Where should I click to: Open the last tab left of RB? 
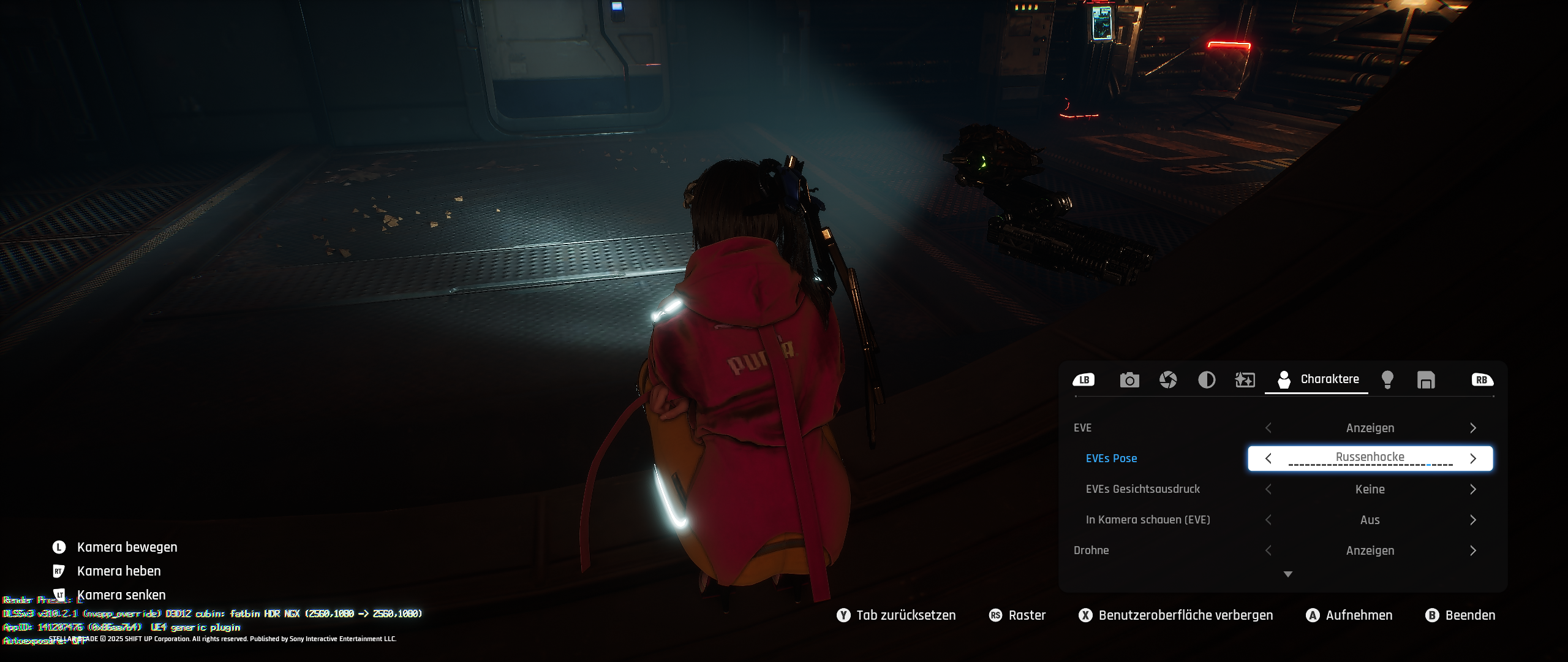pos(1426,380)
